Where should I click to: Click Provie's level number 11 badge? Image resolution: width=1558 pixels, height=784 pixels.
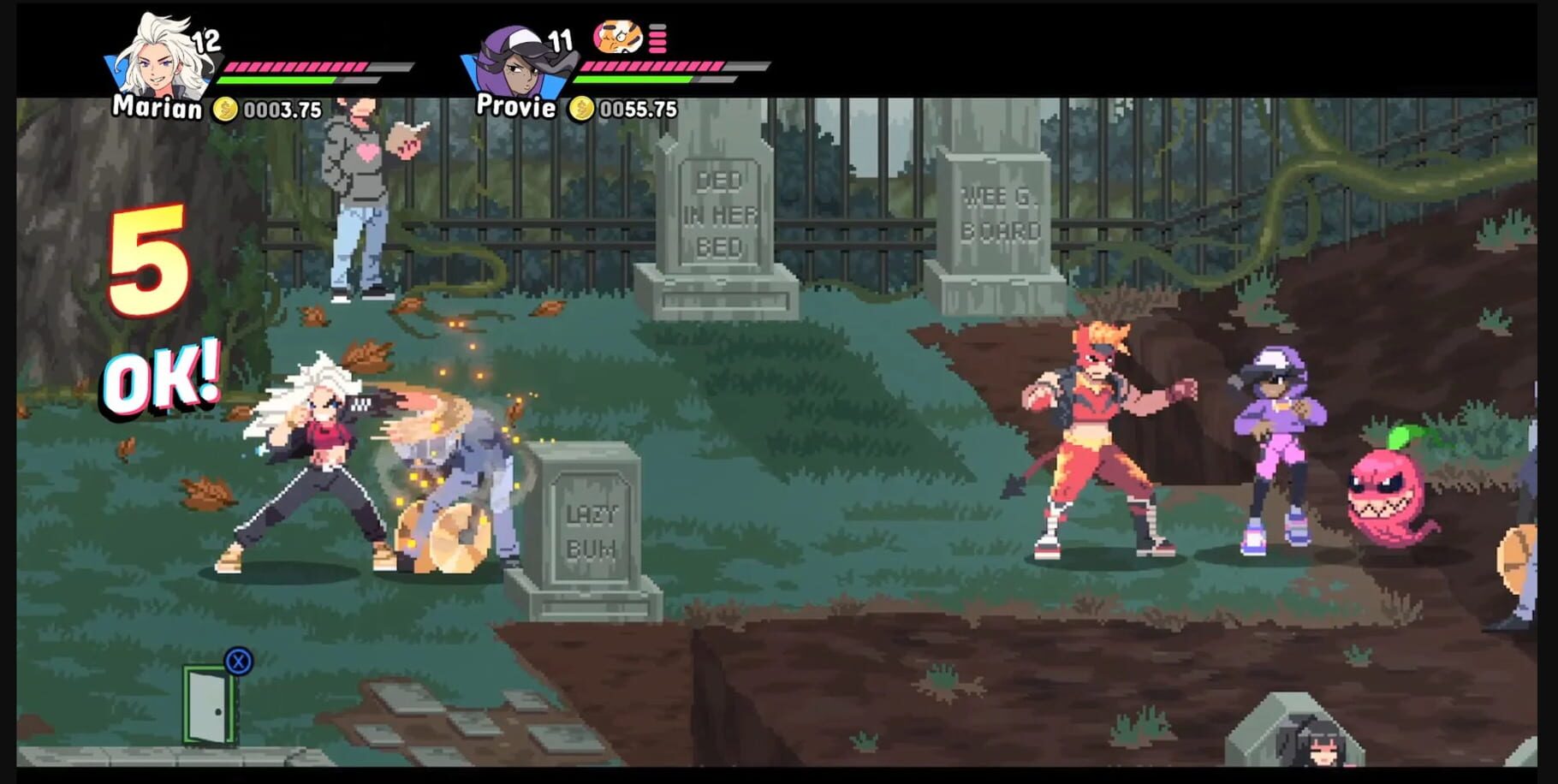(561, 40)
